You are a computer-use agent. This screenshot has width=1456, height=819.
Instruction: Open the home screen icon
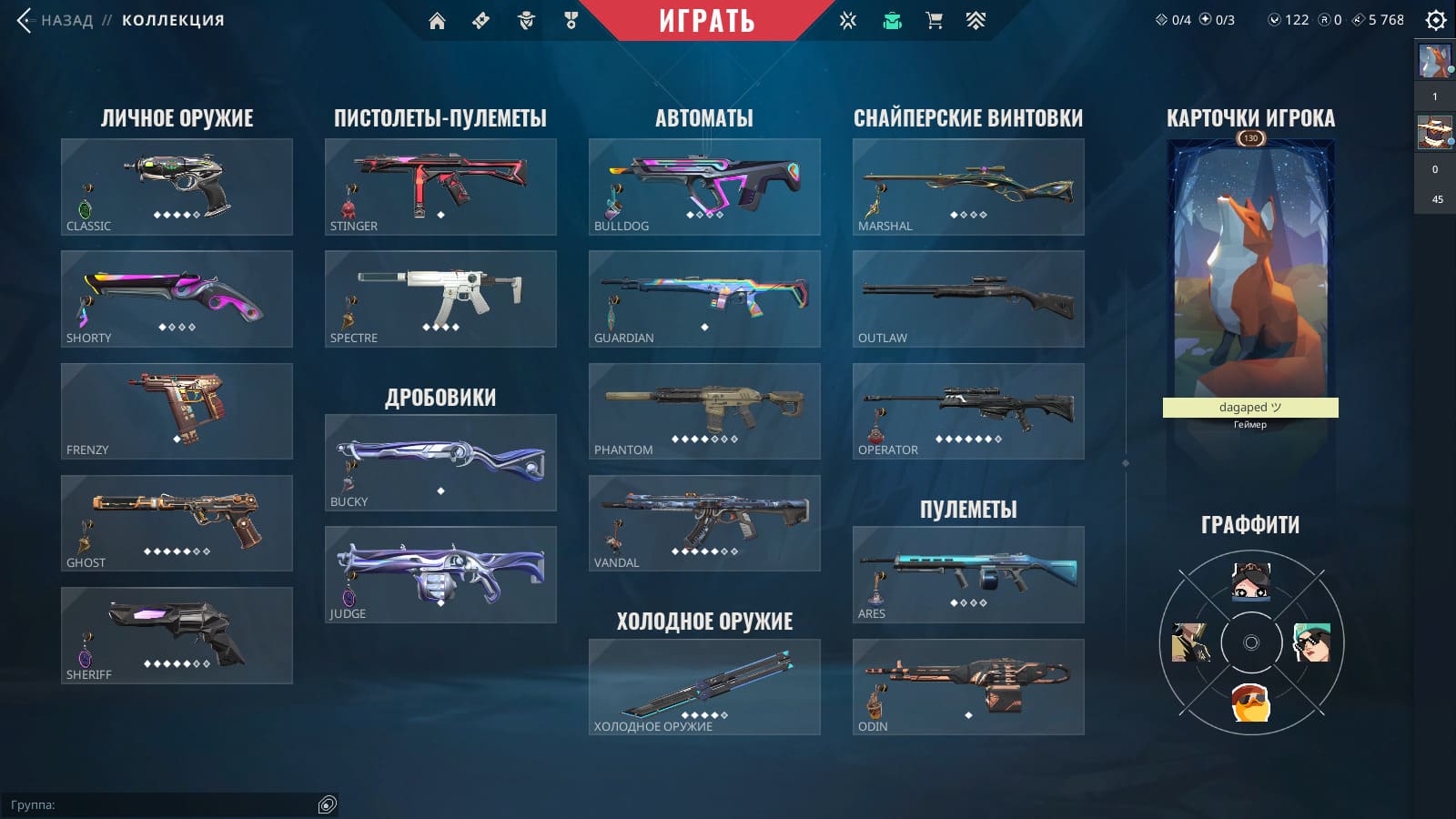click(x=437, y=21)
